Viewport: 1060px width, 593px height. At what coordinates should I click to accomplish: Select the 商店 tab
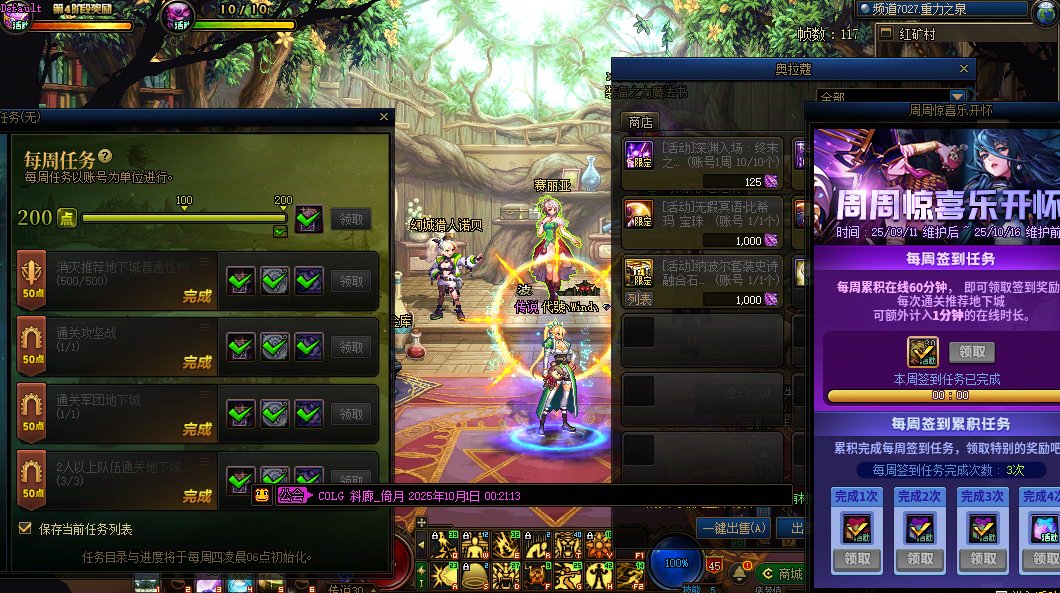pyautogui.click(x=640, y=122)
